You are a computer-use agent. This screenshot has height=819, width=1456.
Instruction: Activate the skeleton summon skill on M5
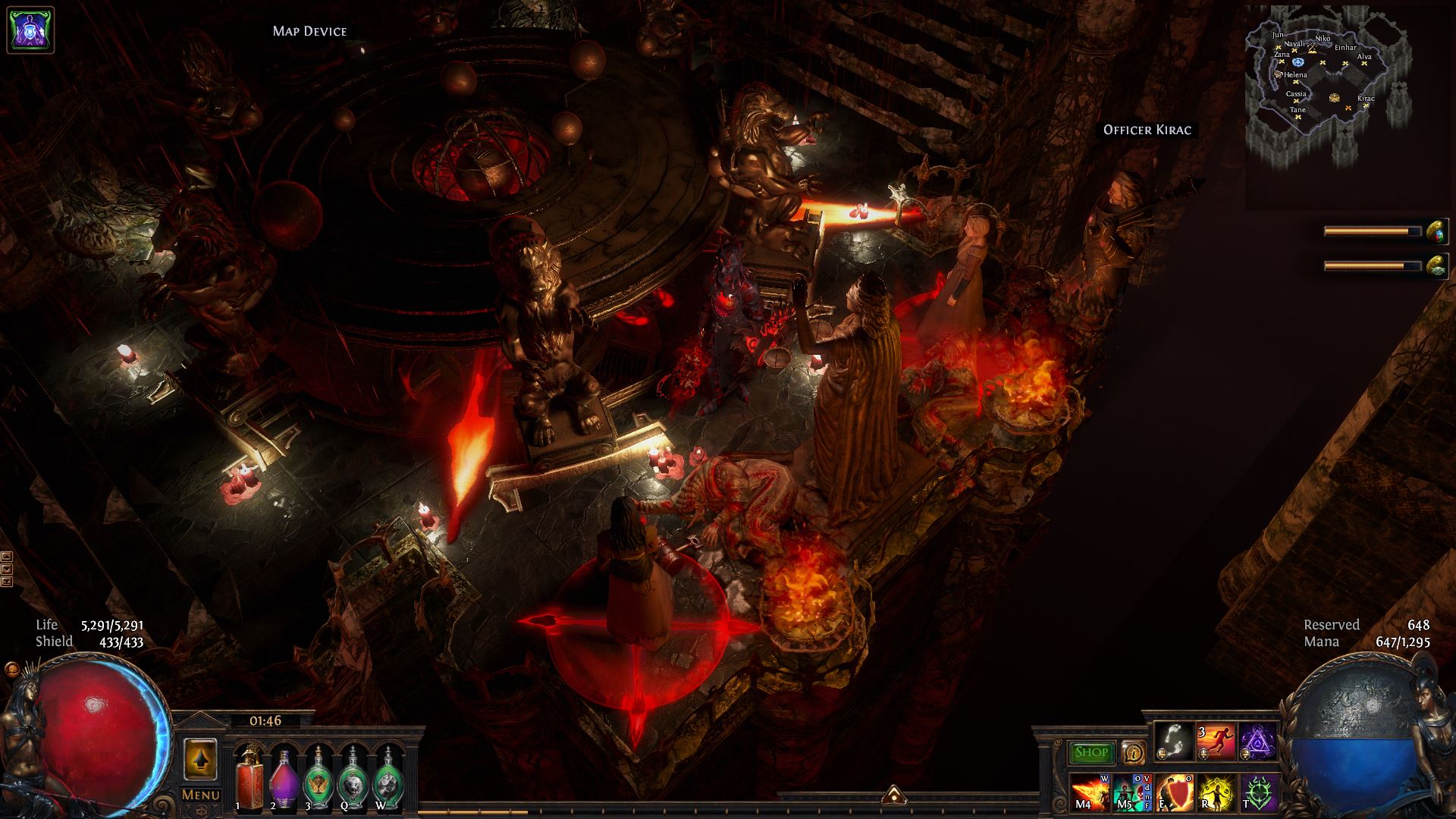click(1130, 792)
